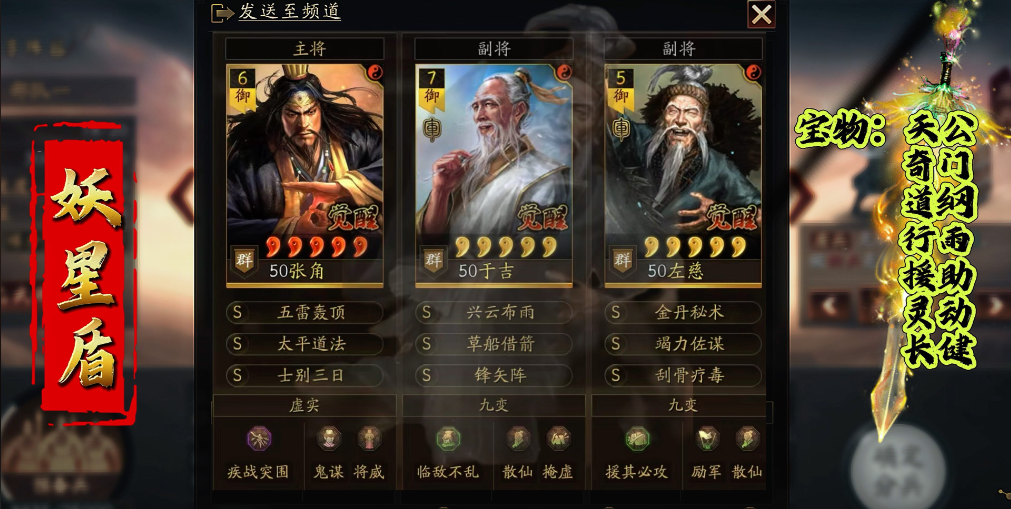Open the 兴云布雨 skill
The width and height of the screenshot is (1011, 509).
tap(495, 312)
